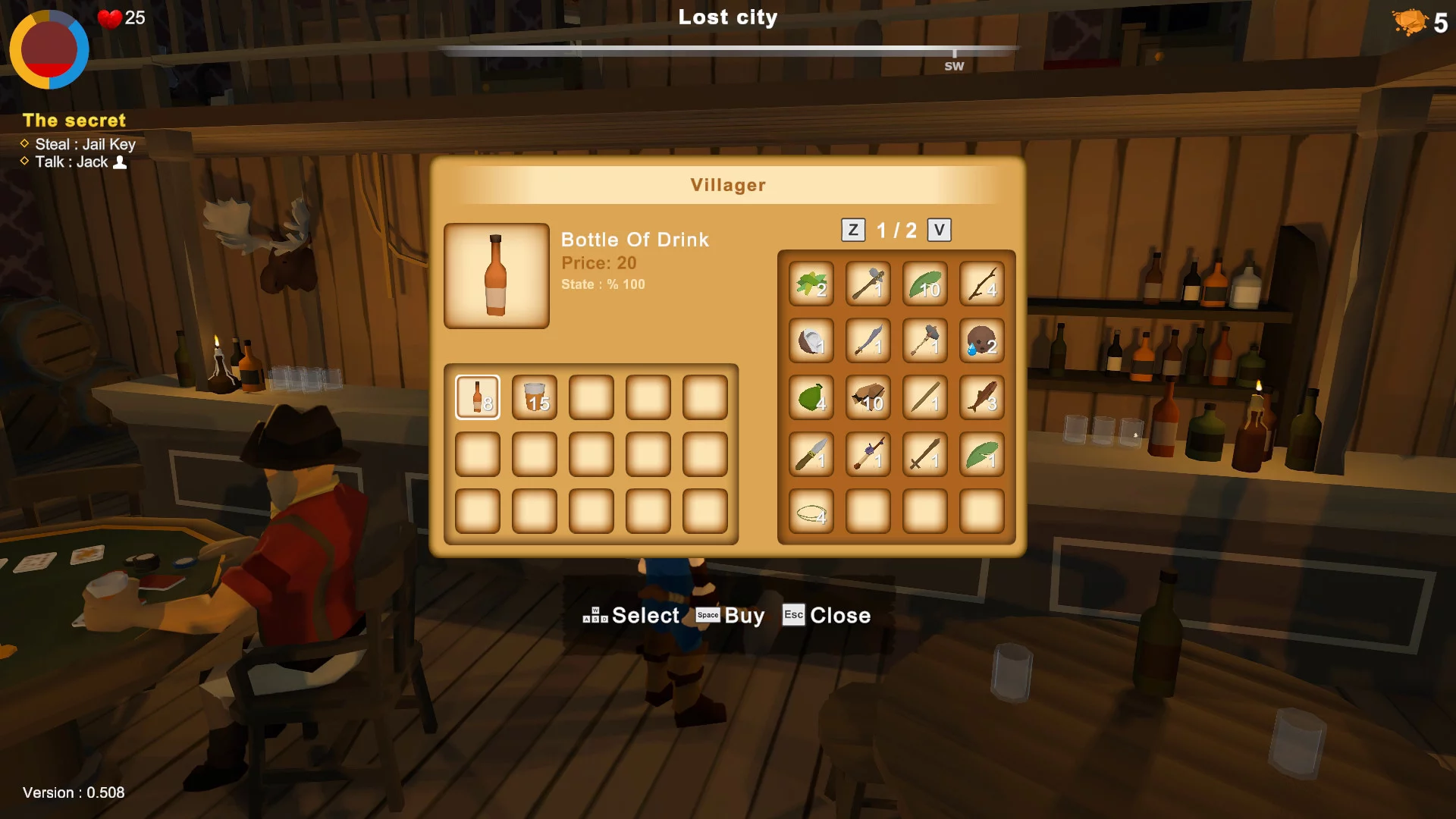Choose the green pouch inventory slot

click(x=811, y=397)
